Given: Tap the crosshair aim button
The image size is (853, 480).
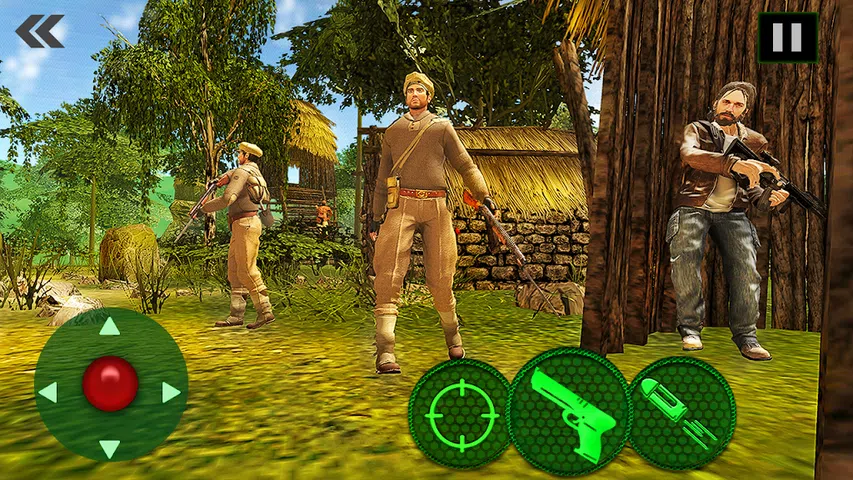Looking at the screenshot, I should point(461,414).
